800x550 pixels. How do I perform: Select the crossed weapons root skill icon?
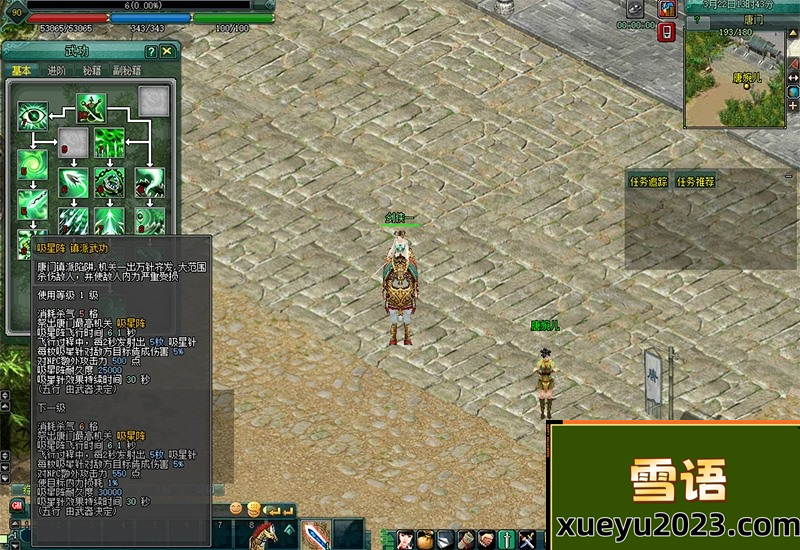pos(92,106)
